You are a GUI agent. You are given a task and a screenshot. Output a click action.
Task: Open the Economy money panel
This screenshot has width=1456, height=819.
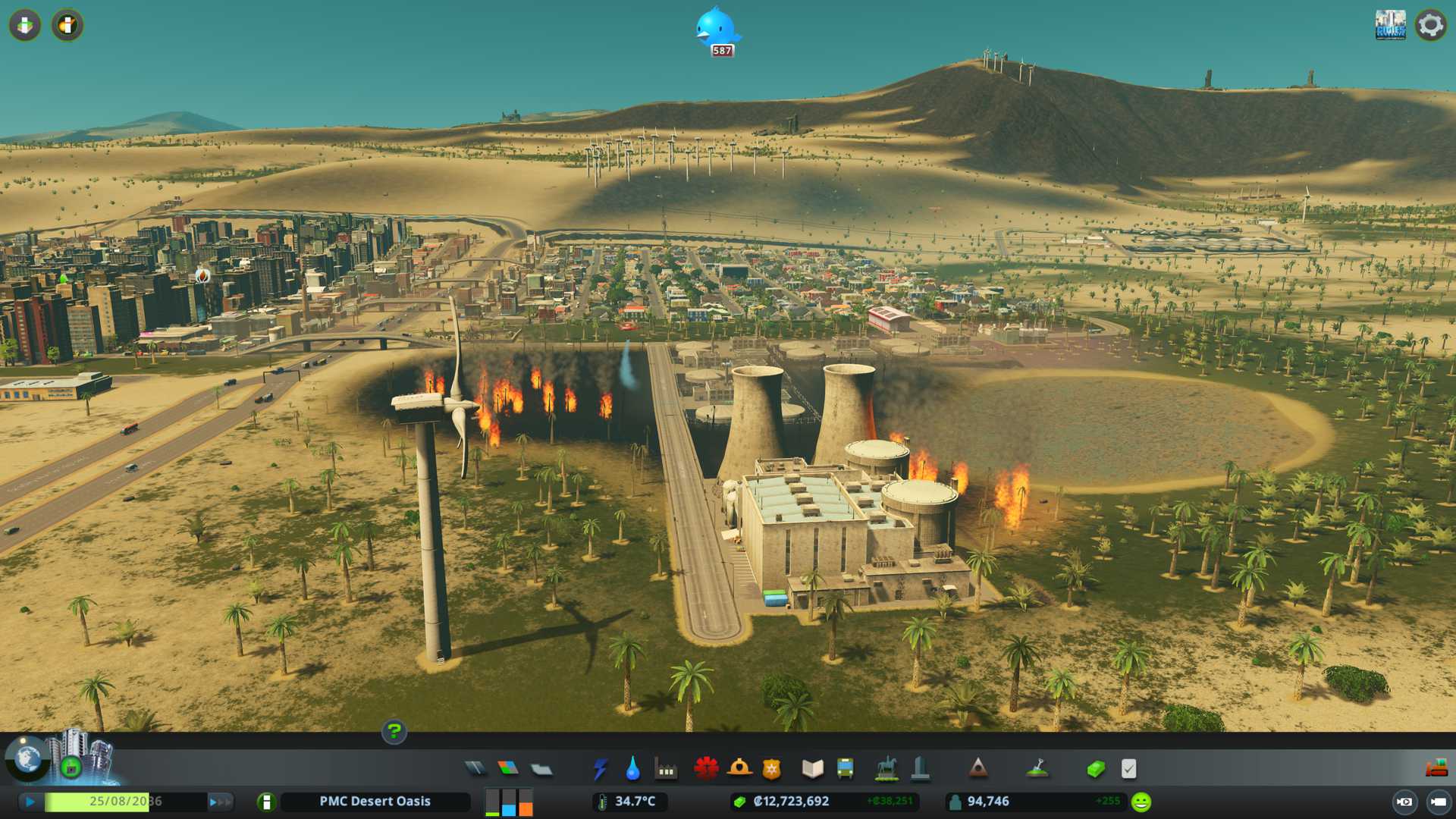pyautogui.click(x=1096, y=769)
